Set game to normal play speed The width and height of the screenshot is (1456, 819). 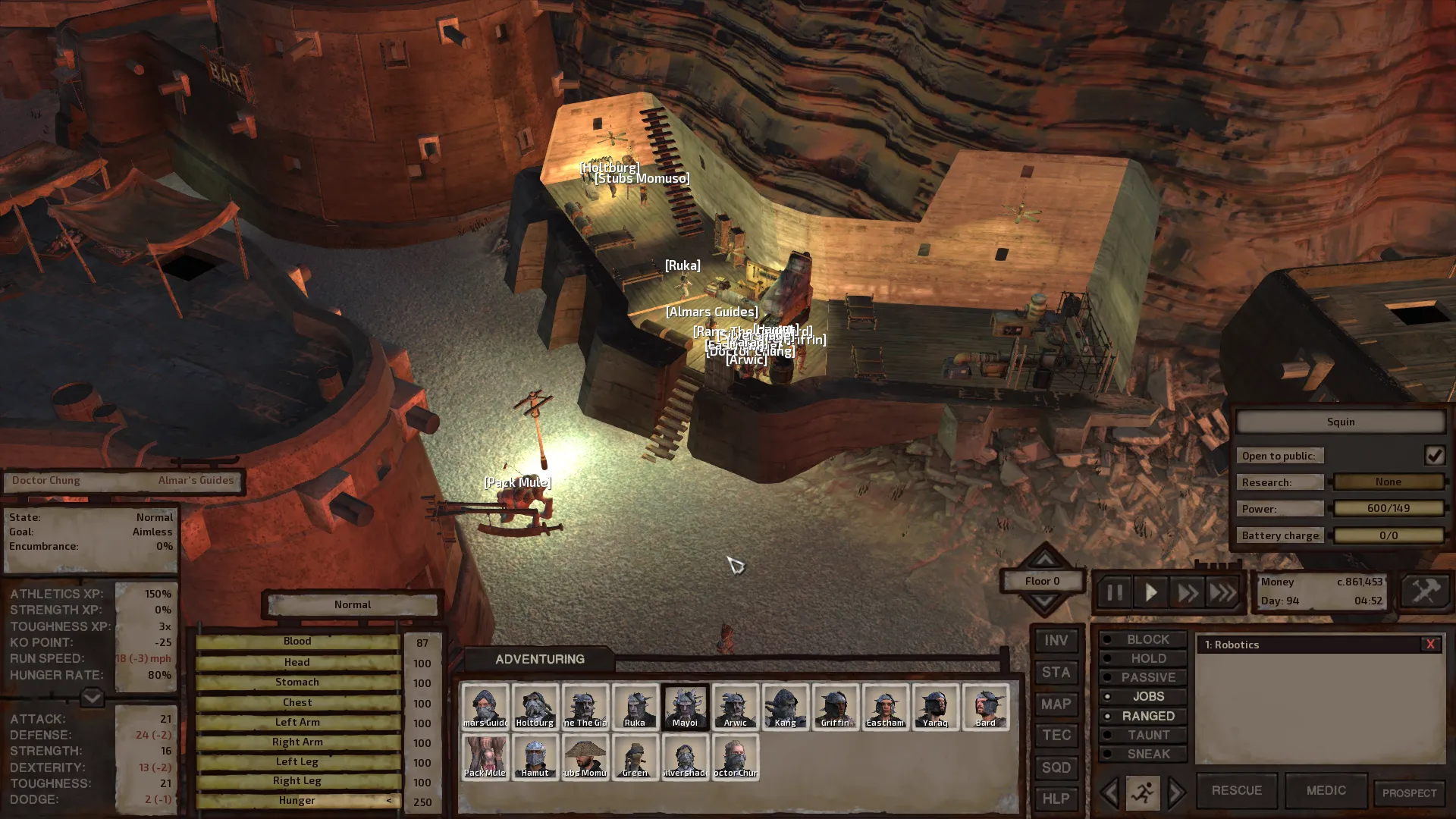pyautogui.click(x=1150, y=592)
